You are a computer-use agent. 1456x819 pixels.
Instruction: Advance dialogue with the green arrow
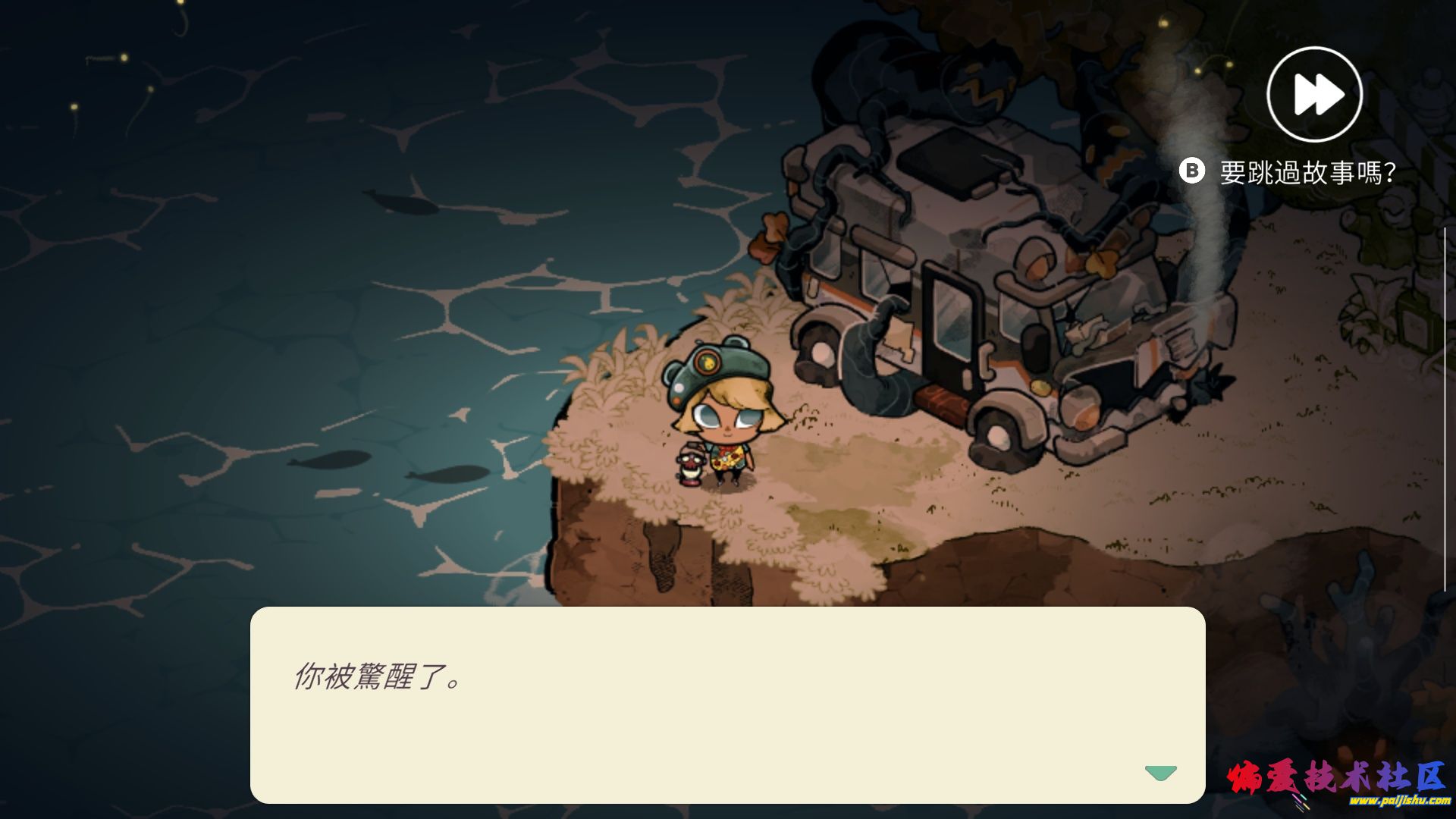(1160, 773)
